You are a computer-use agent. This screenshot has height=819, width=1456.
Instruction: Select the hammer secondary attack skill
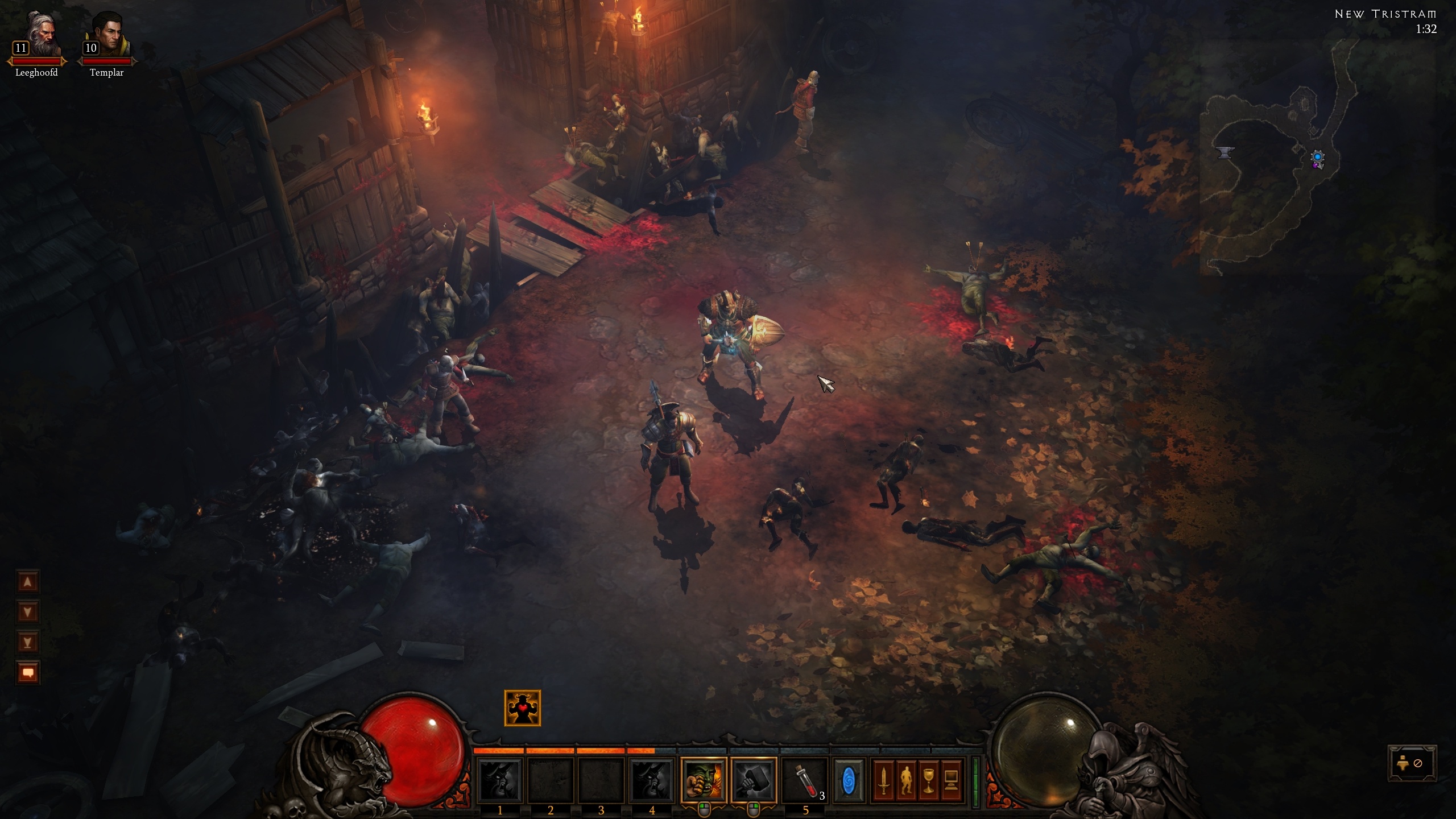(x=754, y=780)
